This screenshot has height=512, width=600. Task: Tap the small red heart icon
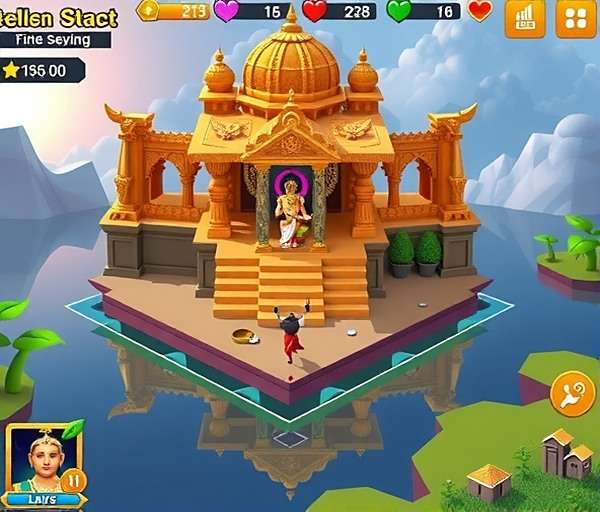[x=481, y=11]
